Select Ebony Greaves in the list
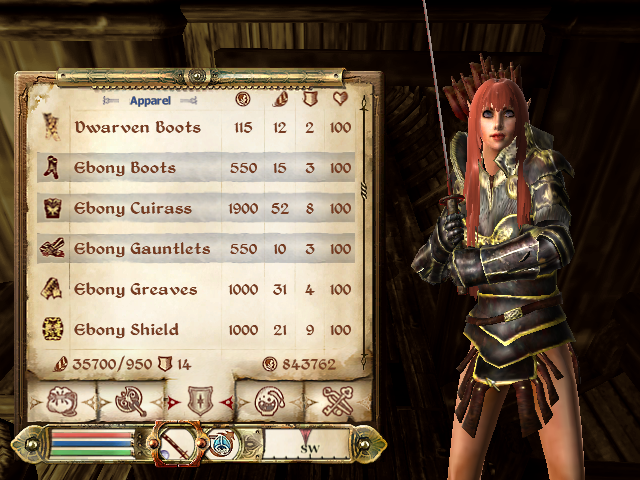640x480 pixels. (x=136, y=290)
